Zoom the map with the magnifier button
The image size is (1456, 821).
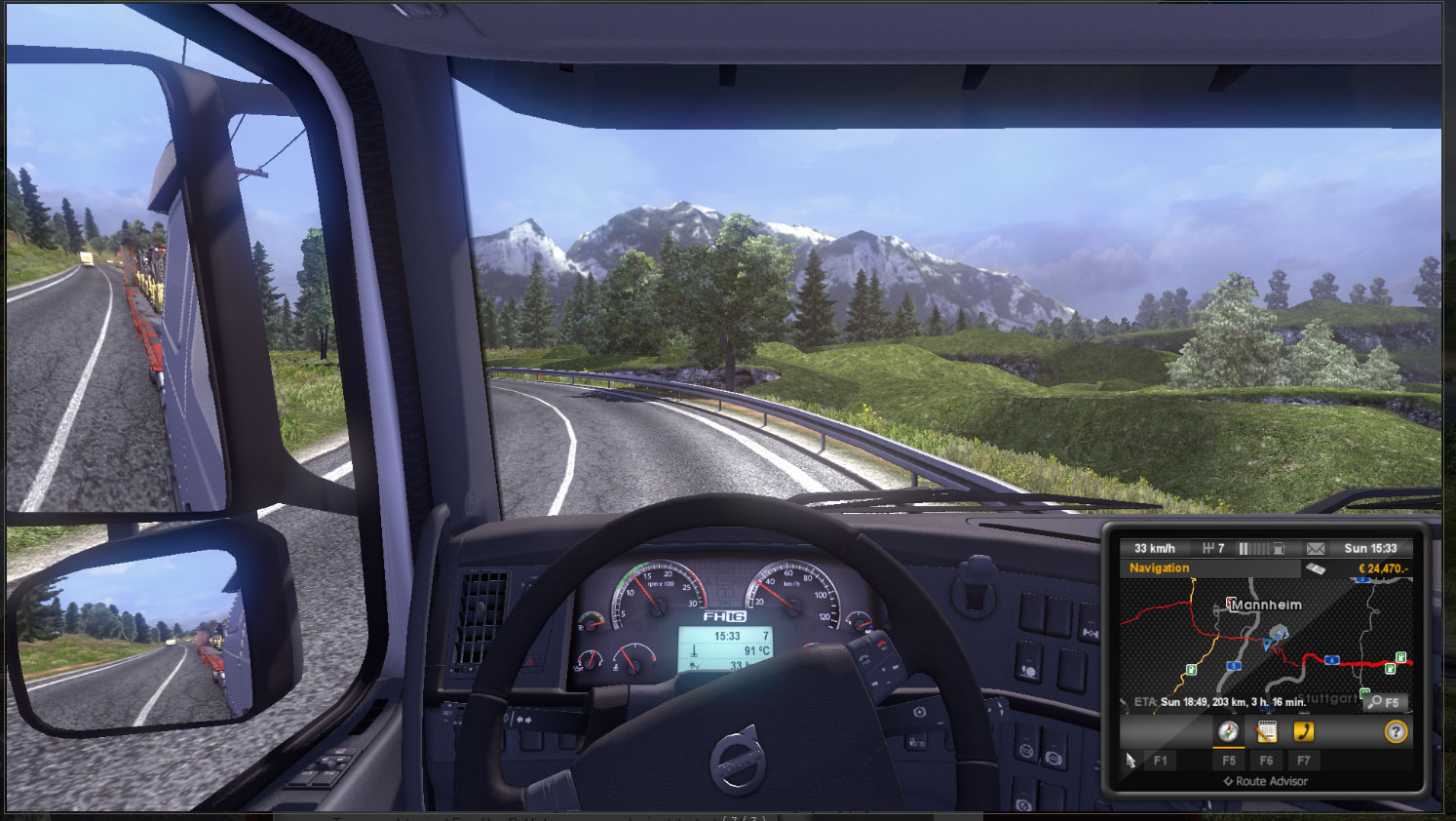coord(1385,702)
